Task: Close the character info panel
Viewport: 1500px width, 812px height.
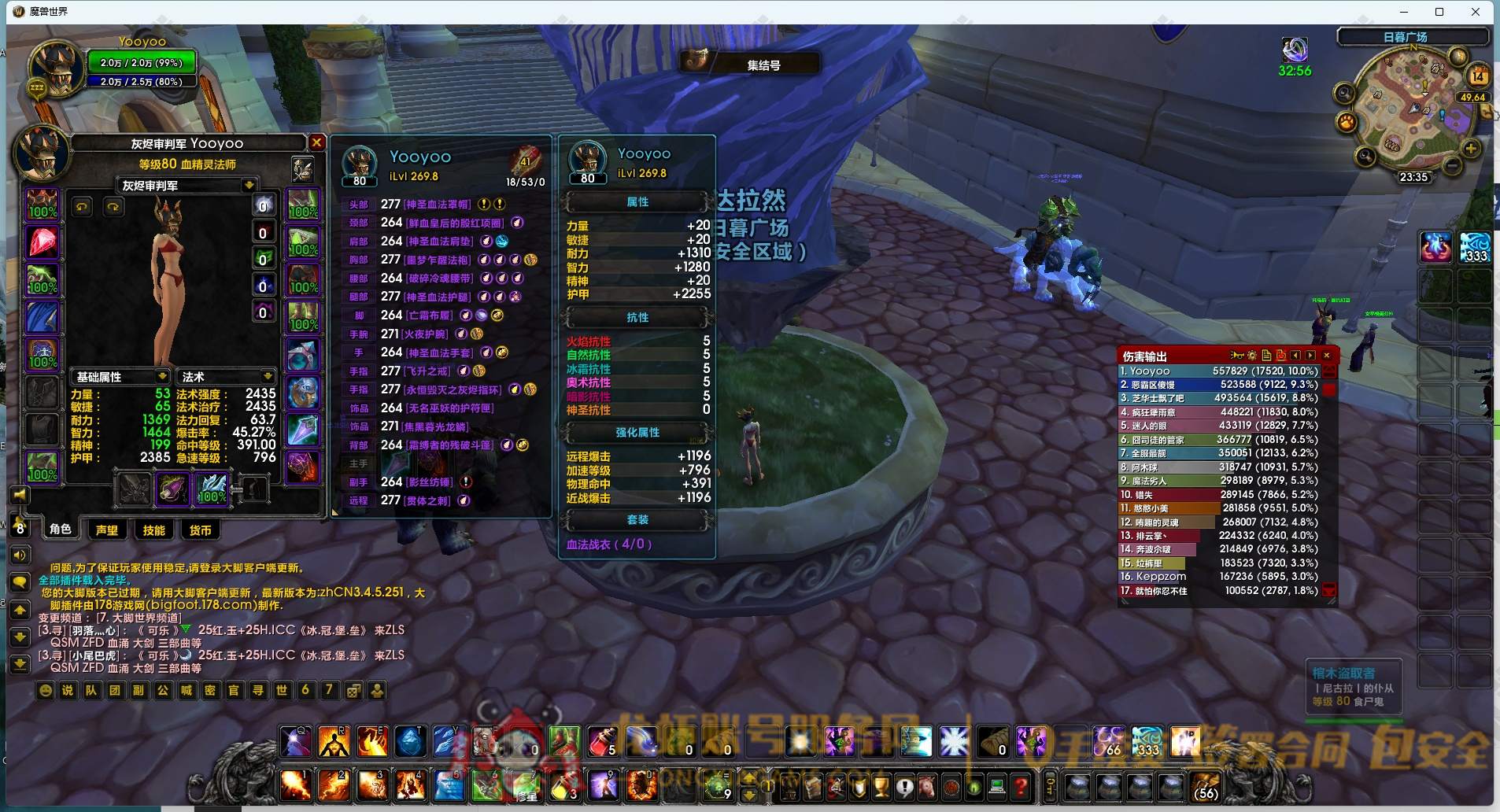Action: click(316, 142)
